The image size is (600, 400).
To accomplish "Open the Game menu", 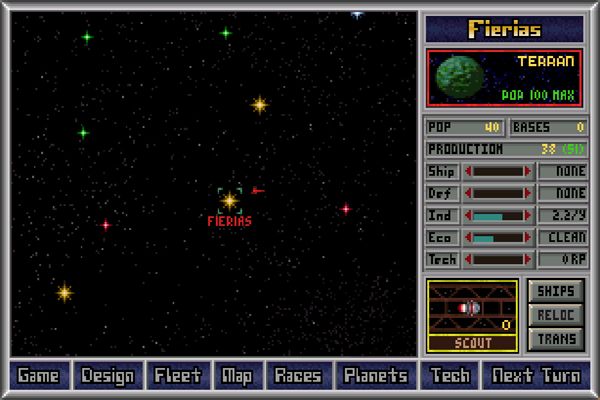I will 38,376.
